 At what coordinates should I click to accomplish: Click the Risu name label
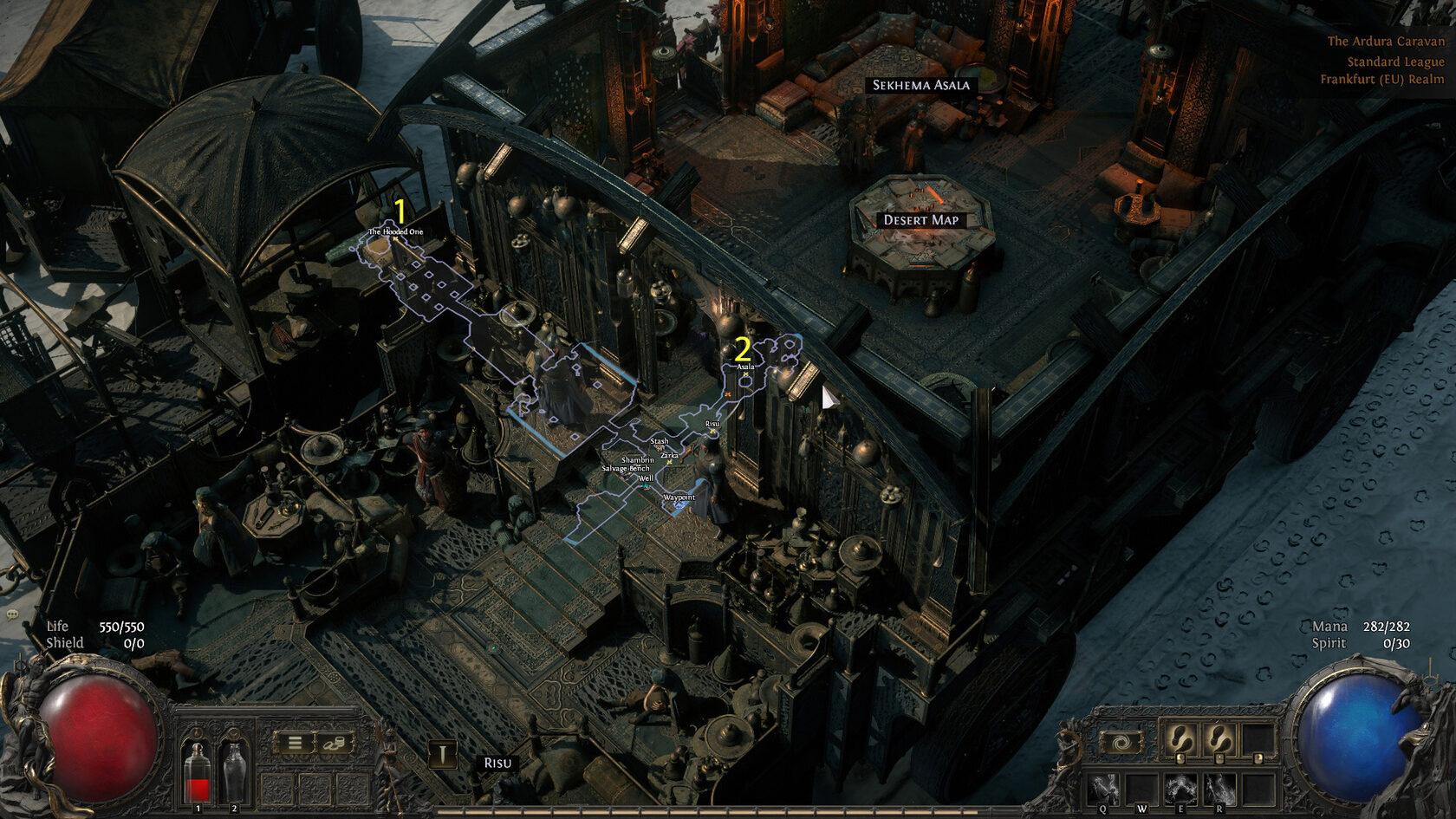497,763
